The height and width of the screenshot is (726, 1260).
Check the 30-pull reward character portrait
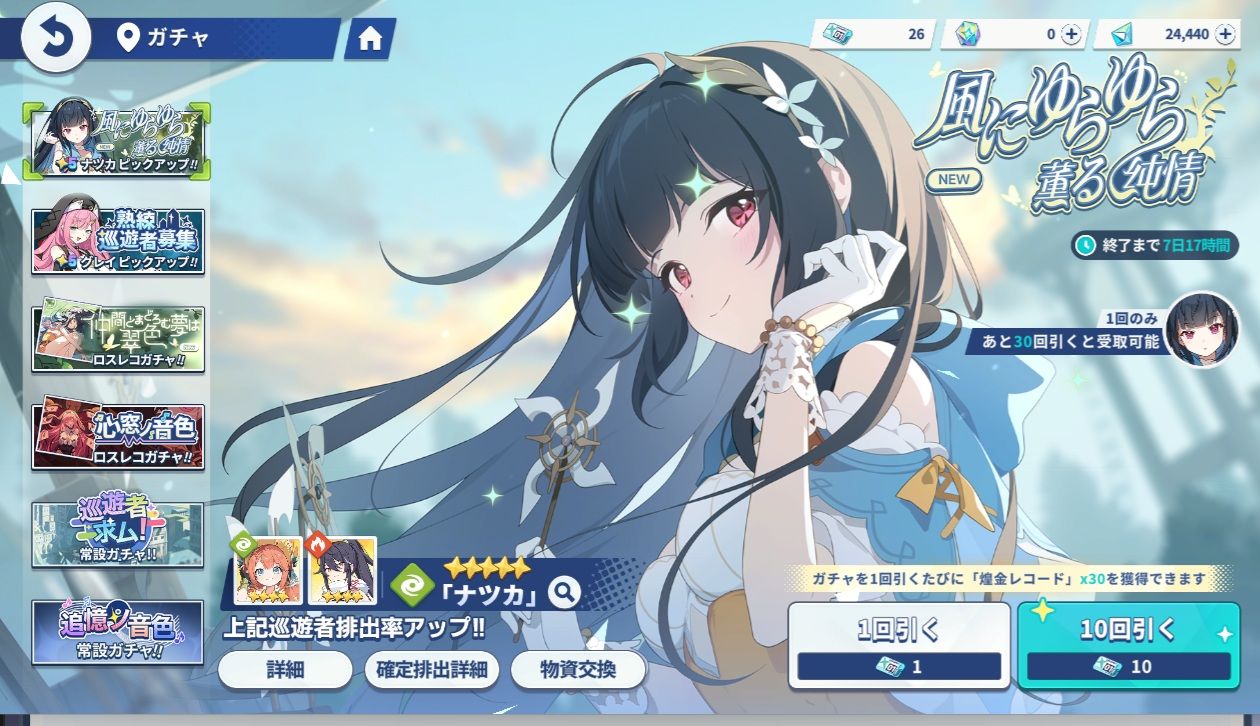click(1203, 330)
